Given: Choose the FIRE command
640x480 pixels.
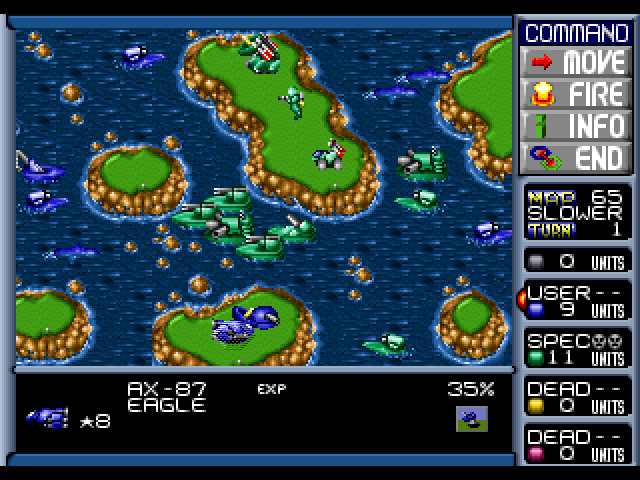Looking at the screenshot, I should coord(576,93).
